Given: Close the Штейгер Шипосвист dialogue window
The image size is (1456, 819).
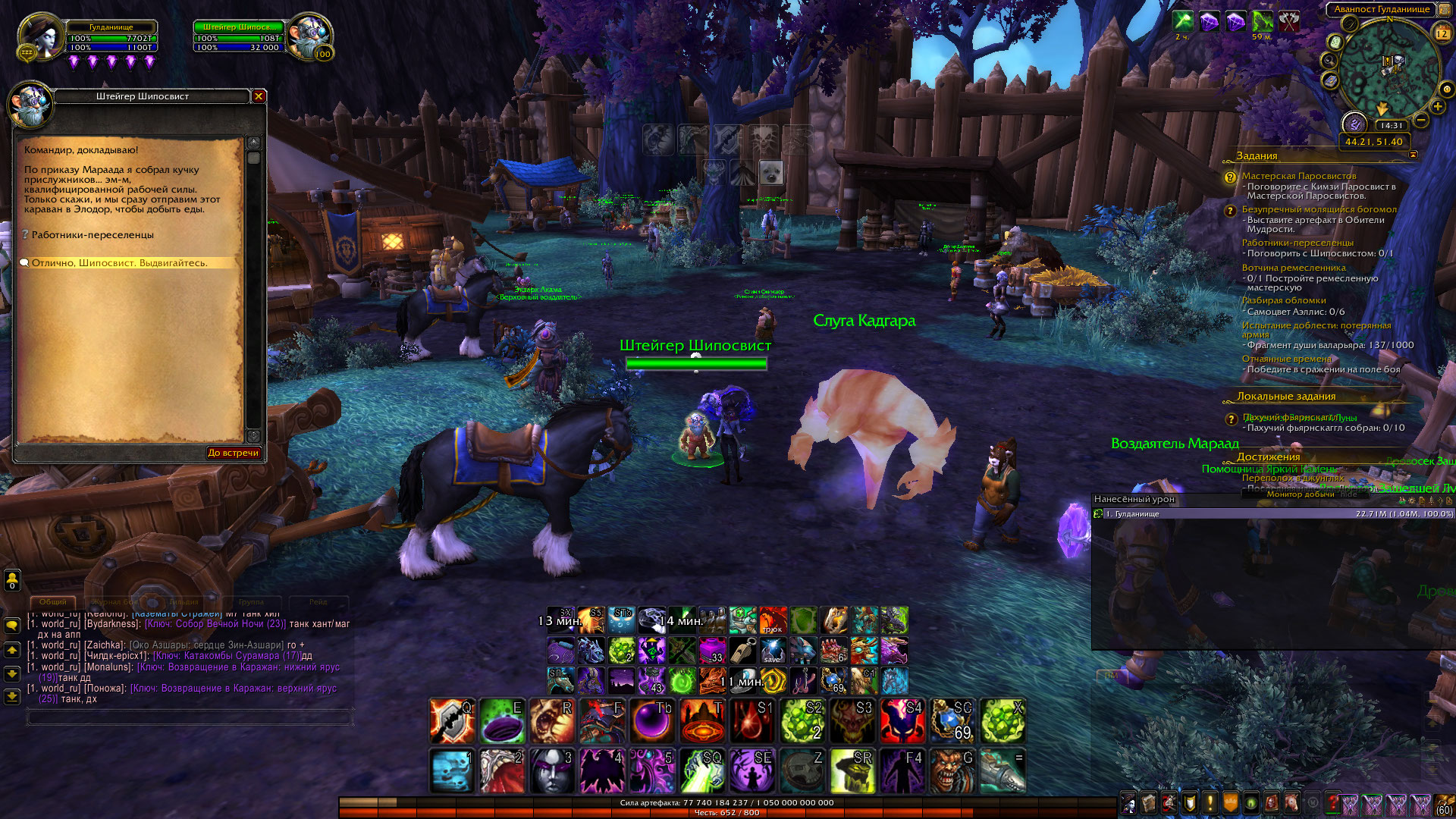Looking at the screenshot, I should tap(259, 96).
